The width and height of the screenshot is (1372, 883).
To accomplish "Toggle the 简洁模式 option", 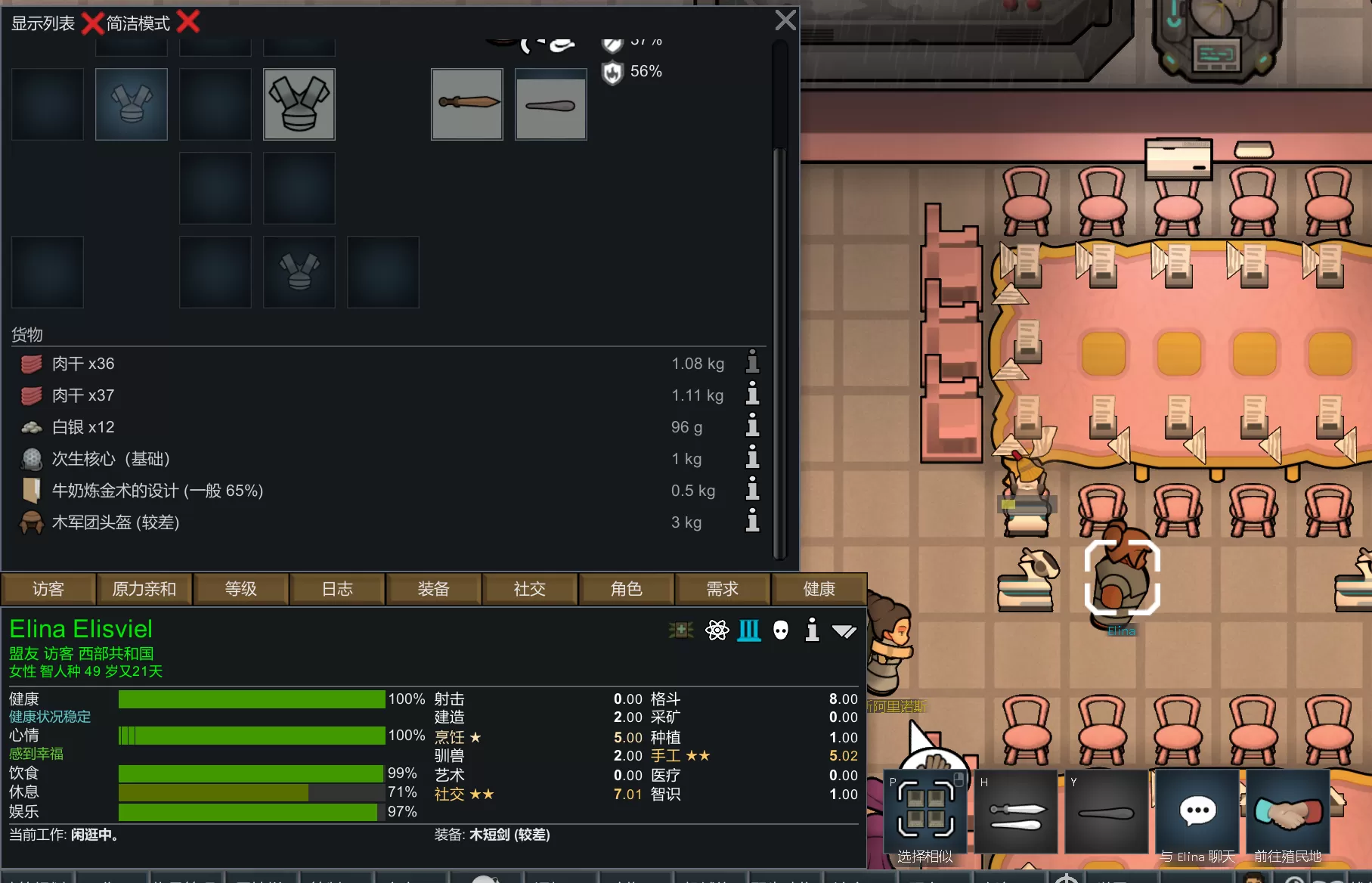I will (187, 23).
